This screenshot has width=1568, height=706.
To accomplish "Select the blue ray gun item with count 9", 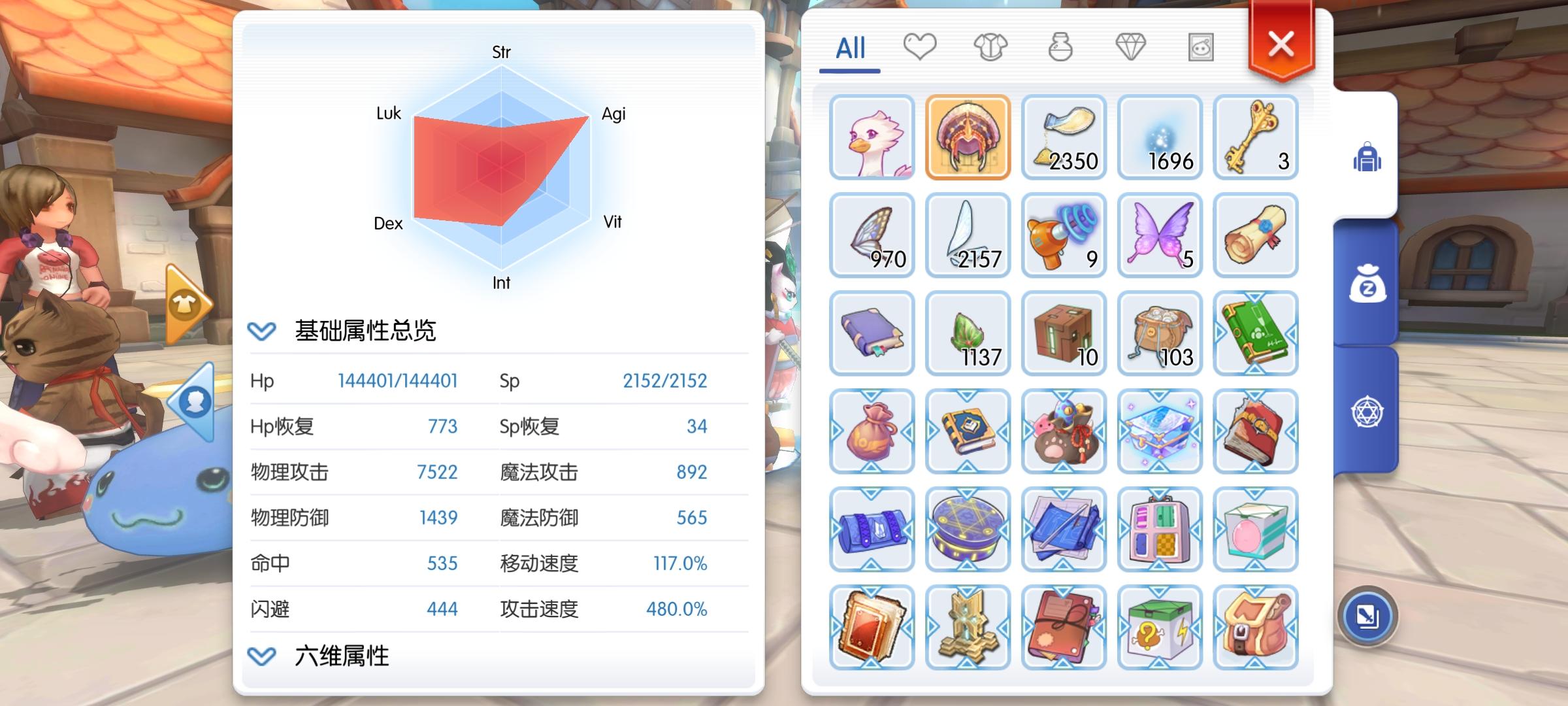I will (x=1064, y=235).
